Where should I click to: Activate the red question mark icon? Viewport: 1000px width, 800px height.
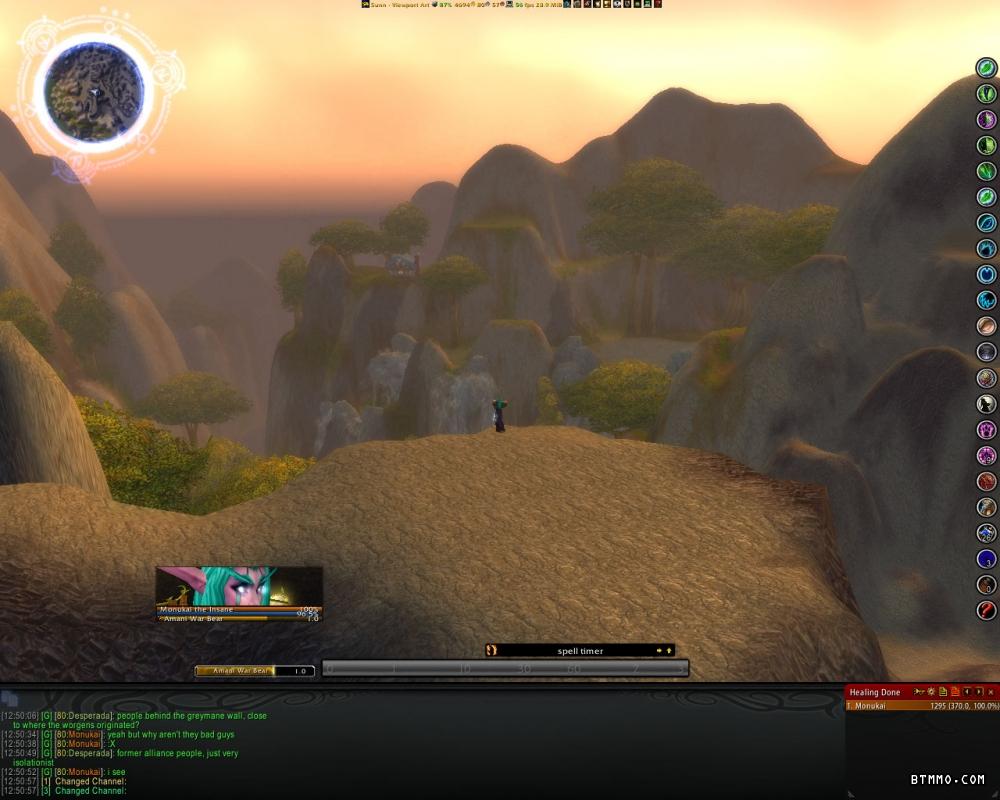point(987,611)
